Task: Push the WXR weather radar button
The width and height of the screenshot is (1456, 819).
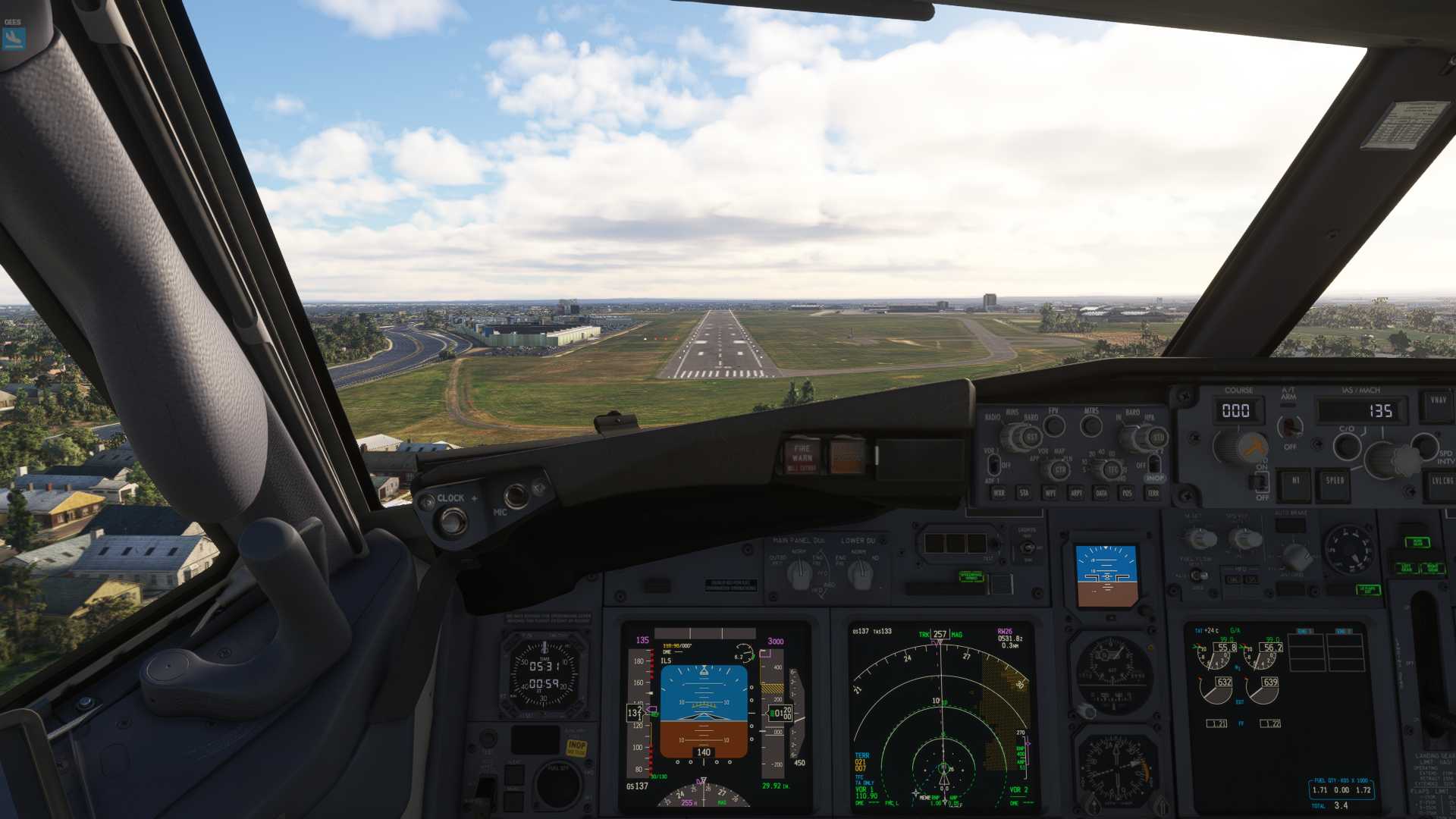Action: click(x=999, y=493)
